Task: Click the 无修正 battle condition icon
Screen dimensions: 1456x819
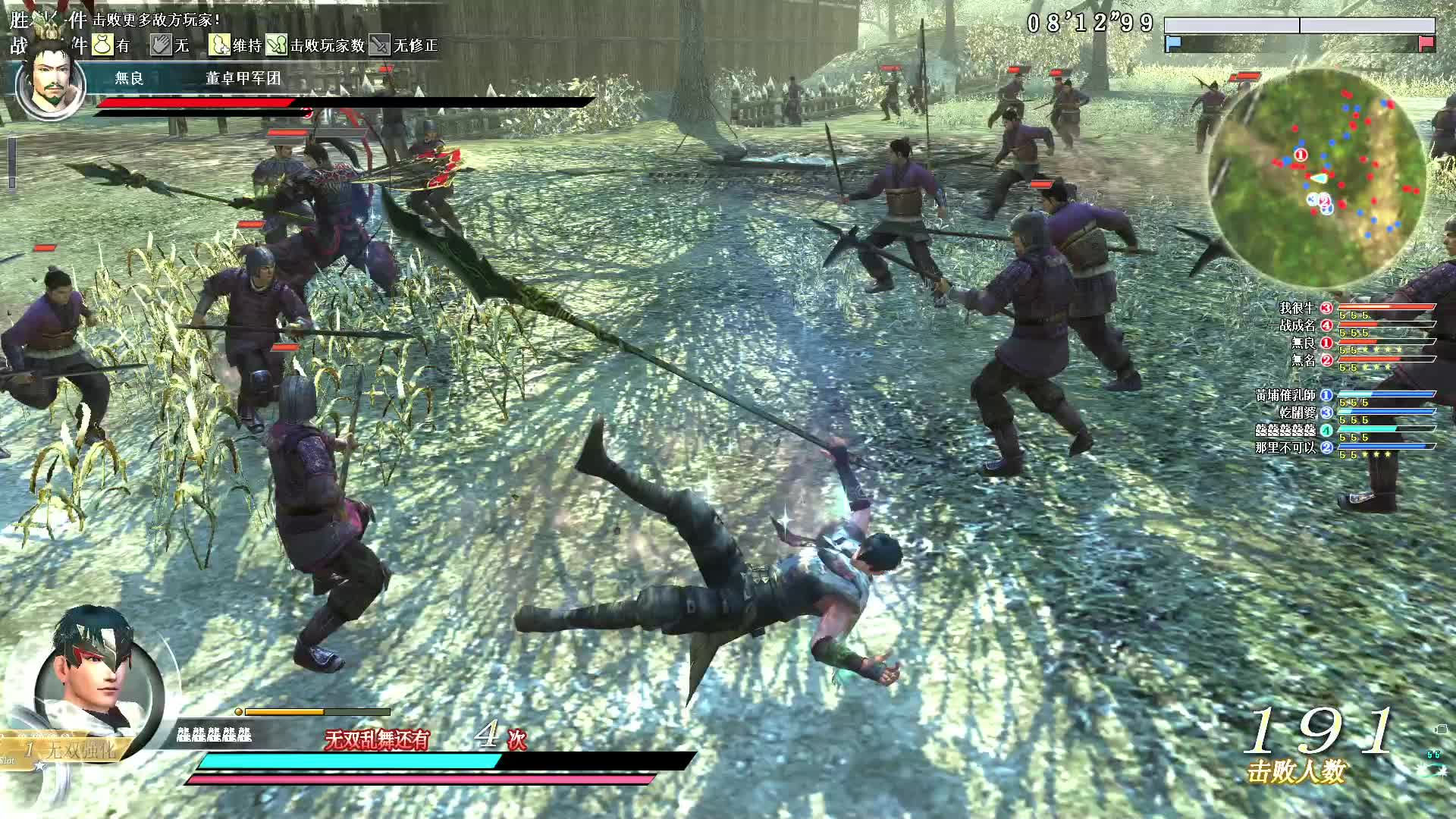Action: [379, 45]
